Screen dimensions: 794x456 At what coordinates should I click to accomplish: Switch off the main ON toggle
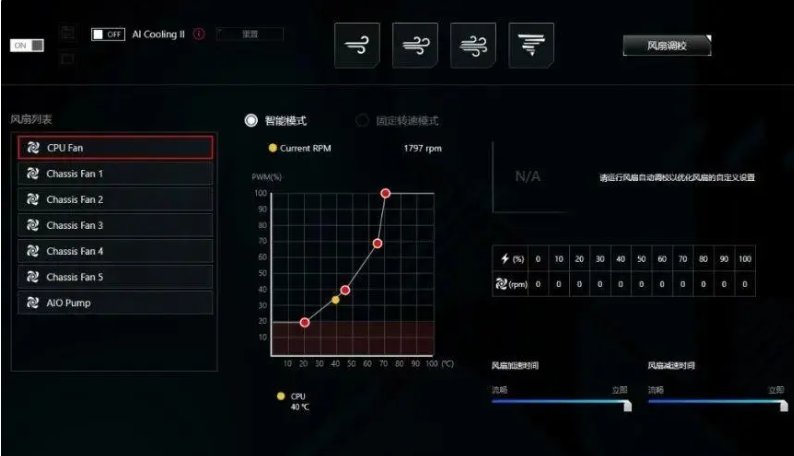[x=27, y=46]
